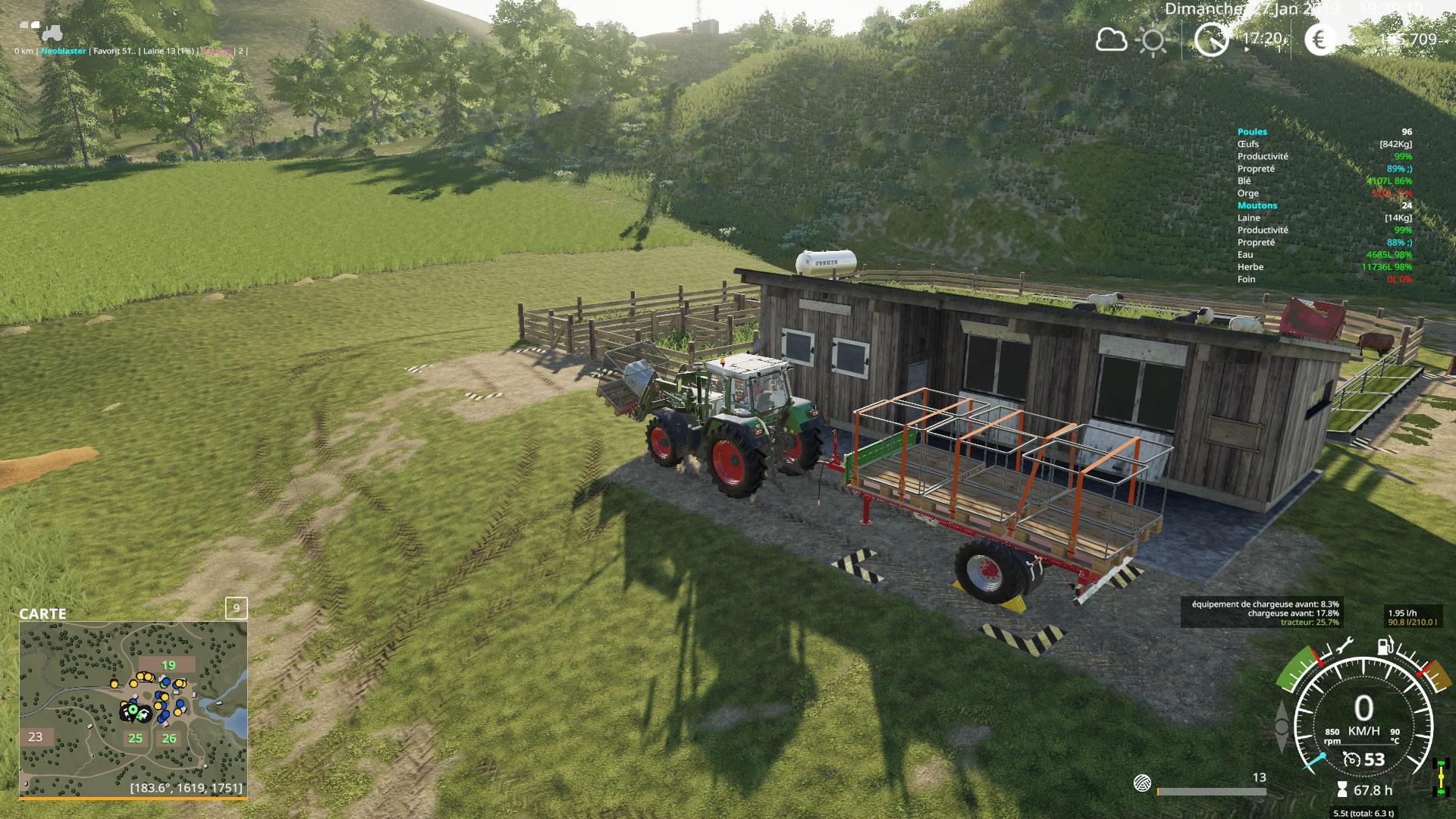The height and width of the screenshot is (819, 1456).
Task: Select field 26 marker on the minimap
Action: (x=168, y=738)
